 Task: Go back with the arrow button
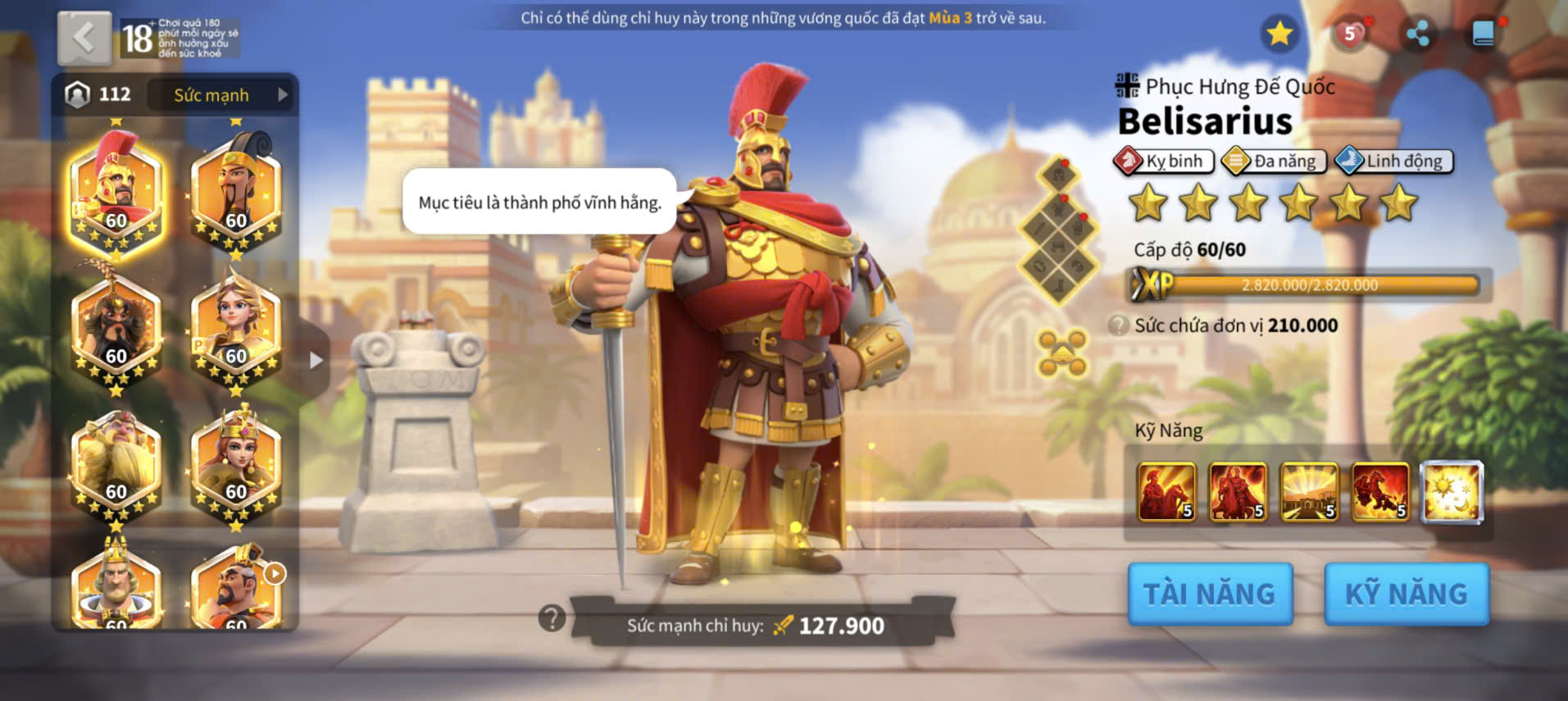[84, 38]
